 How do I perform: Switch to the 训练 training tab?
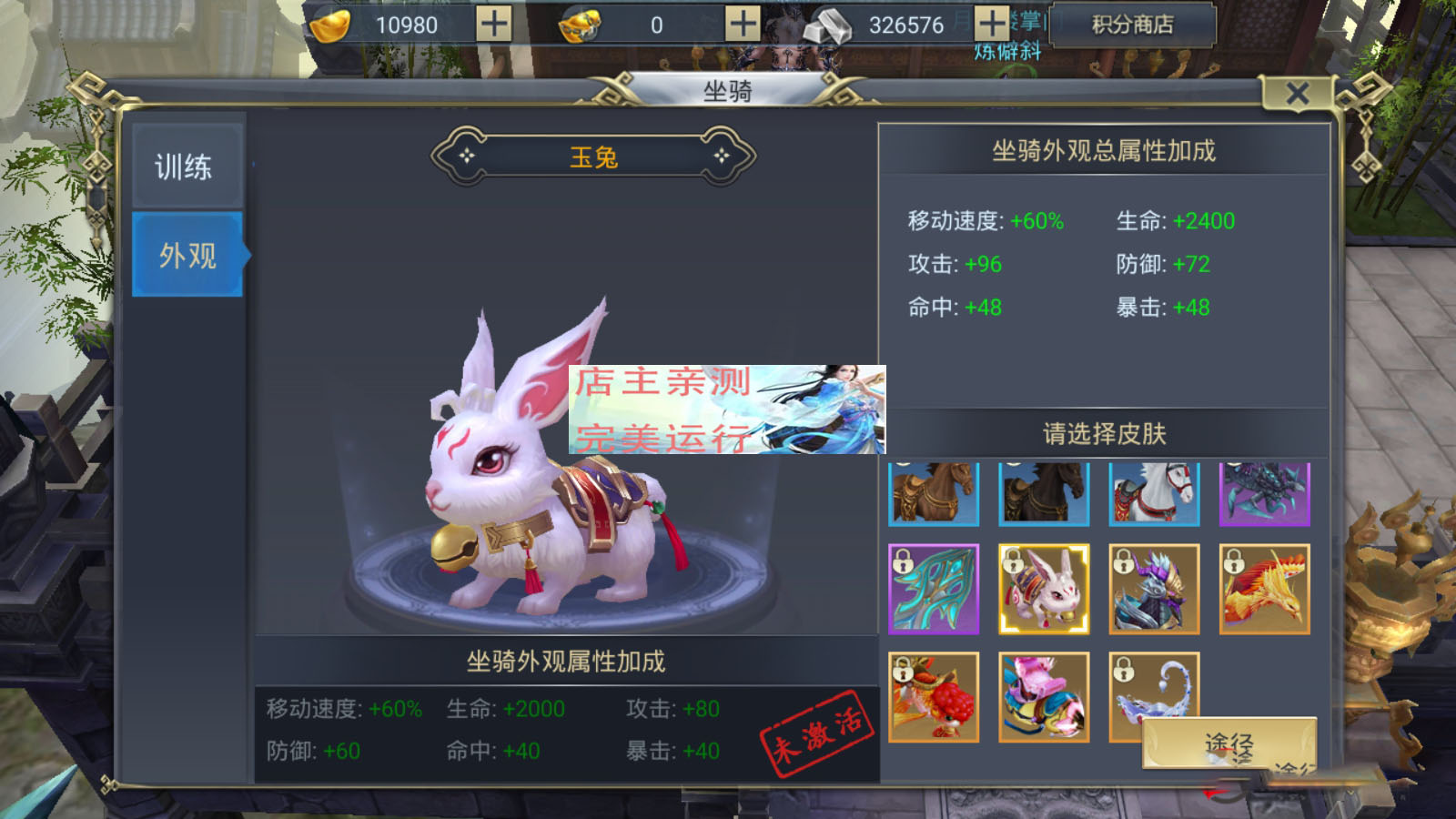(x=187, y=167)
